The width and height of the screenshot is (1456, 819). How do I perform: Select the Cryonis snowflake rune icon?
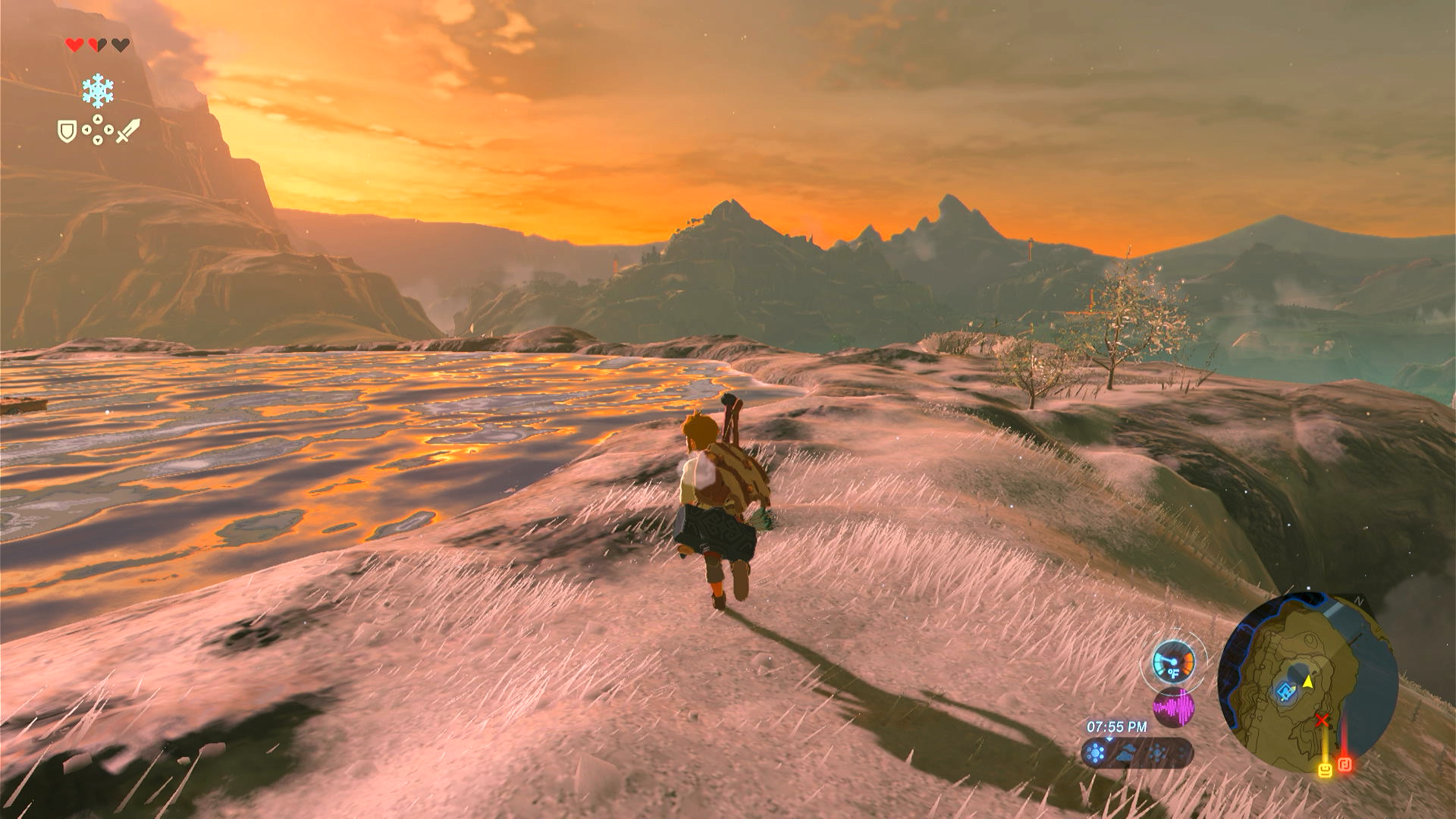pos(98,91)
